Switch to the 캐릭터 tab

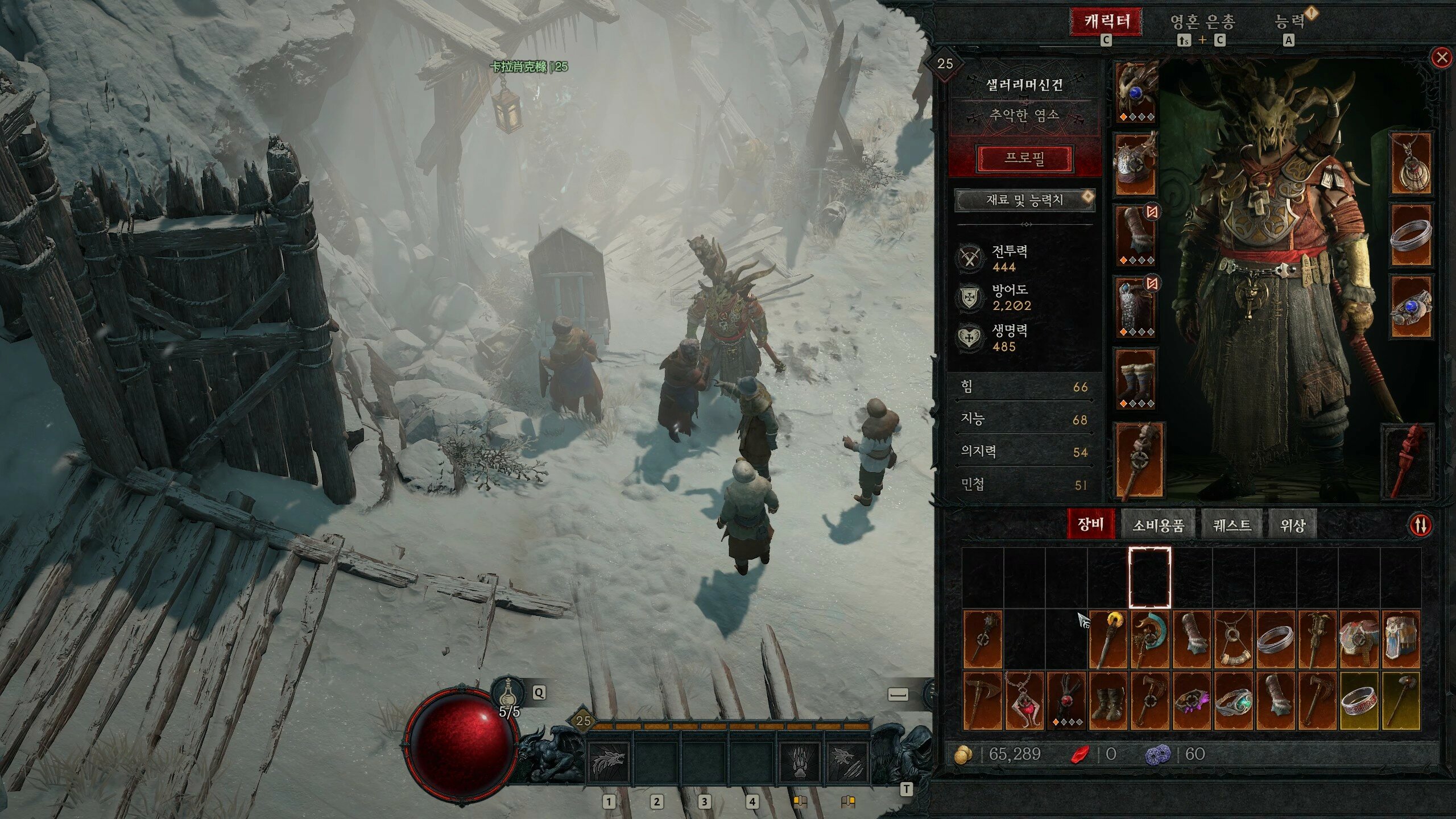point(1106,22)
